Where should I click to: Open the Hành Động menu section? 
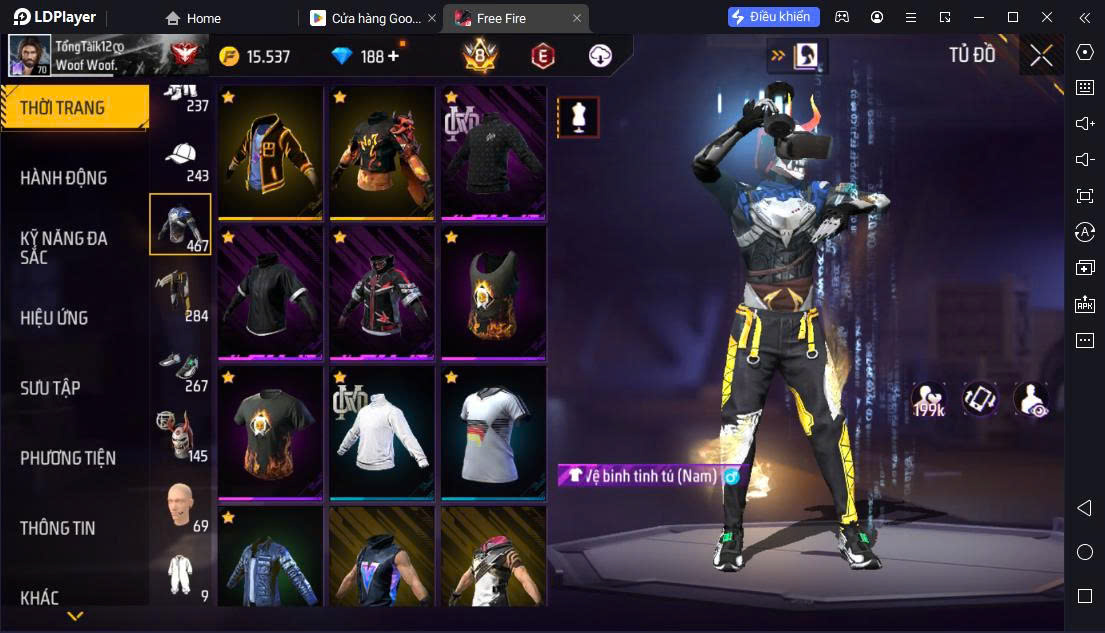tap(64, 178)
